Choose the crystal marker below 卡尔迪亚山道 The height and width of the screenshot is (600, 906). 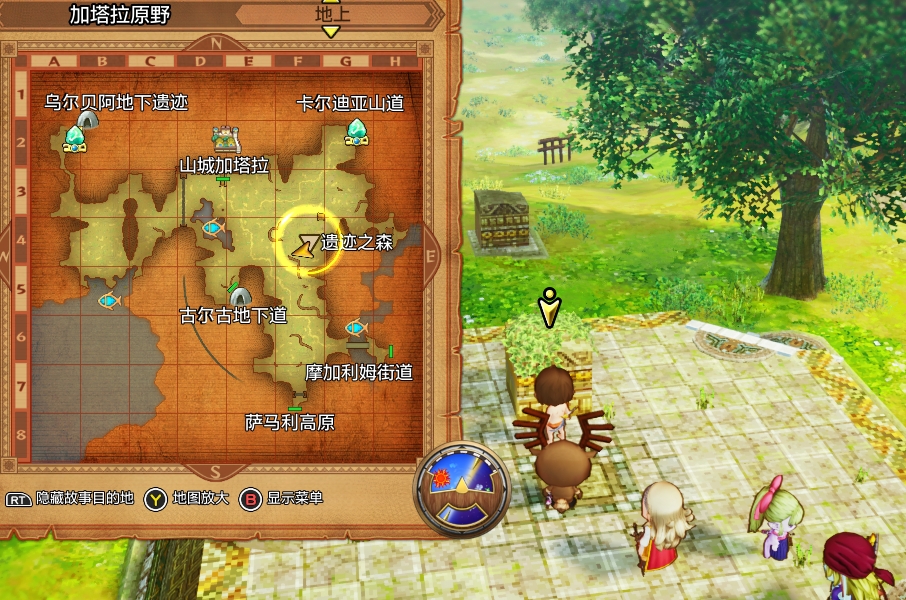[x=357, y=132]
